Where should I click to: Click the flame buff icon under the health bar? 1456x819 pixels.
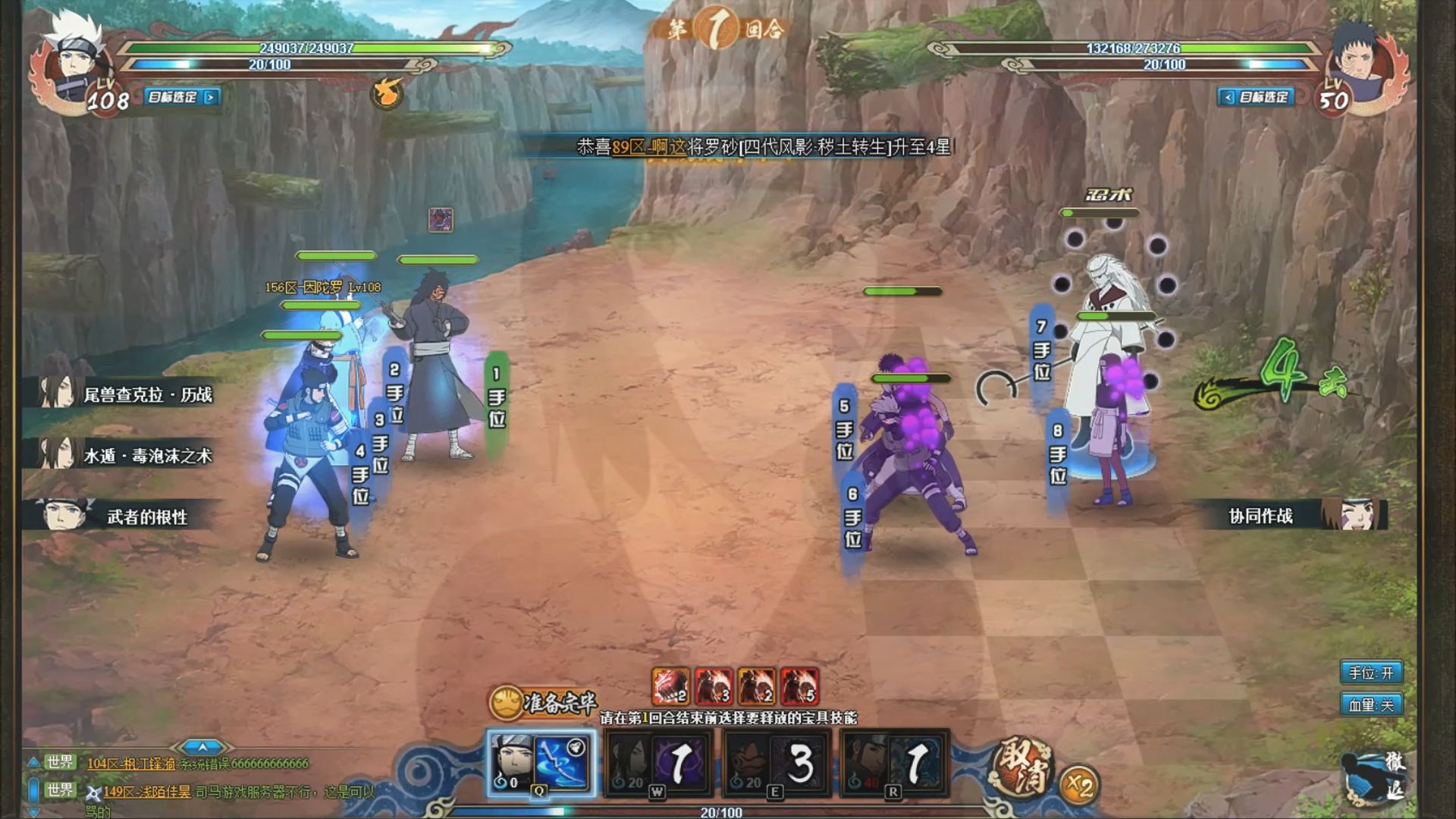point(387,93)
